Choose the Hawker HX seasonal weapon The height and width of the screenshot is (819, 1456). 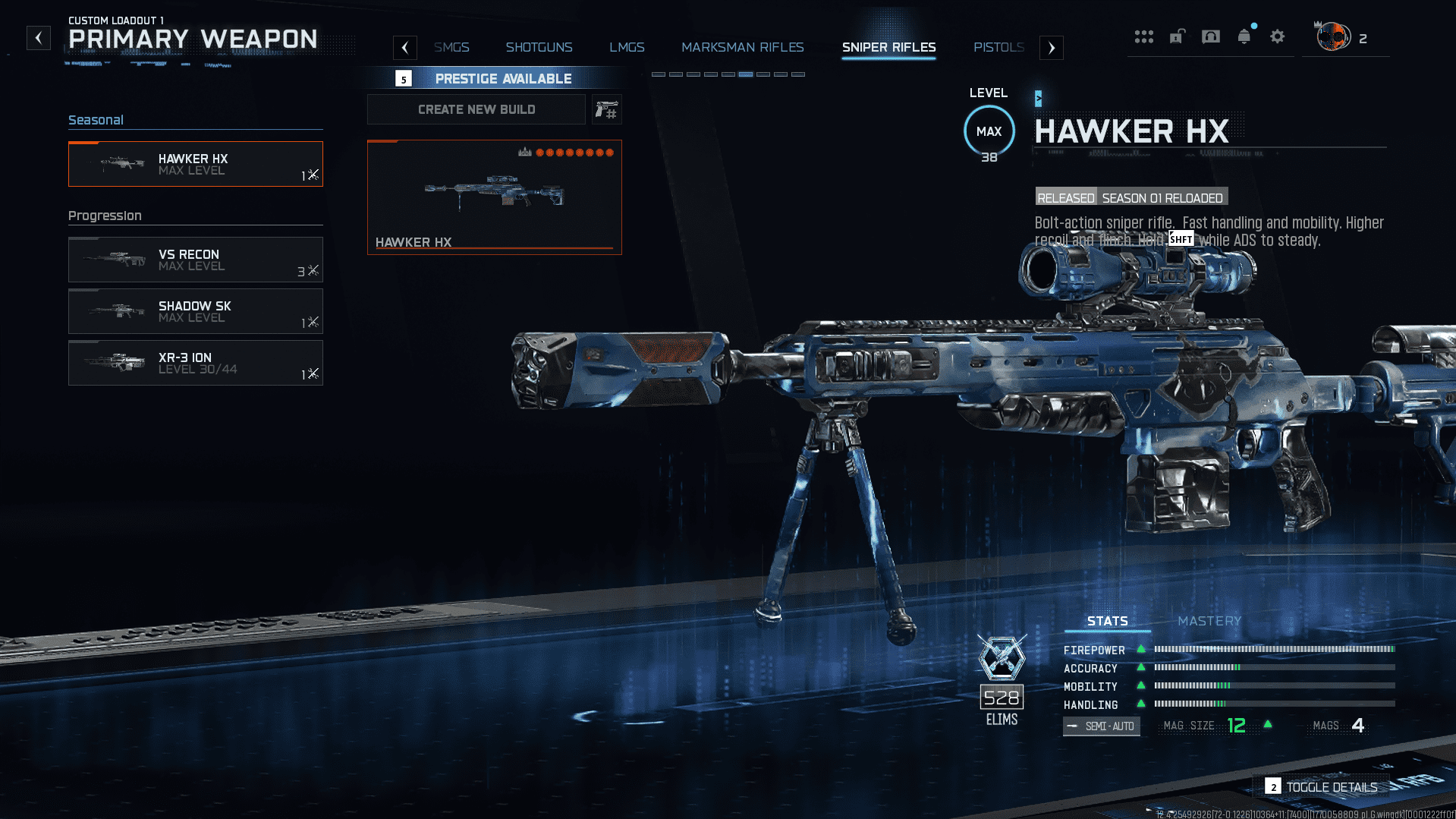point(196,164)
